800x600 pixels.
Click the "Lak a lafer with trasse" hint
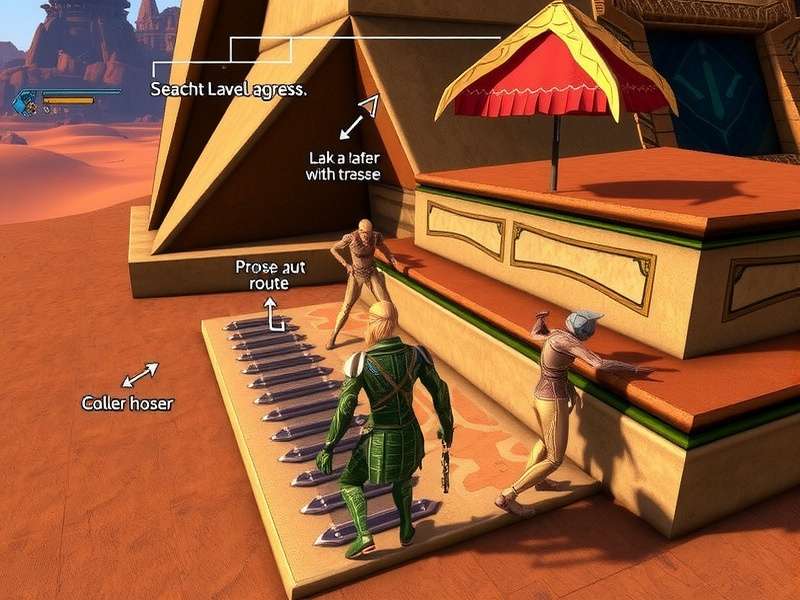pos(343,167)
